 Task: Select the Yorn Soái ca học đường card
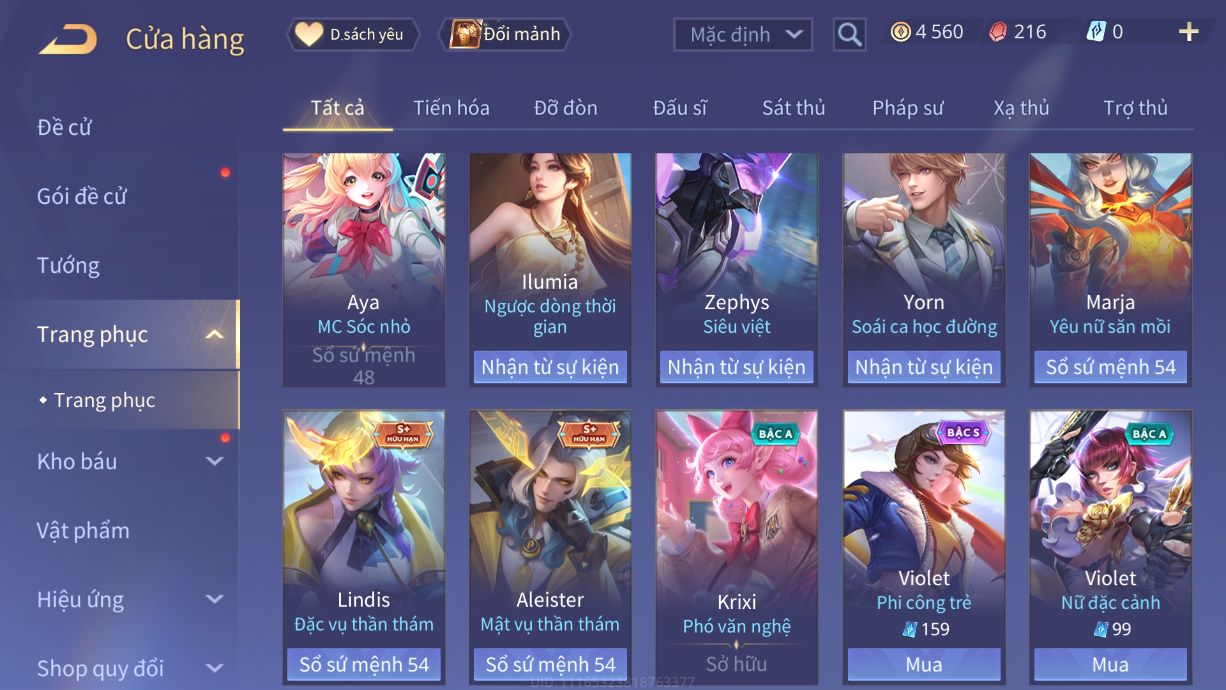click(923, 250)
